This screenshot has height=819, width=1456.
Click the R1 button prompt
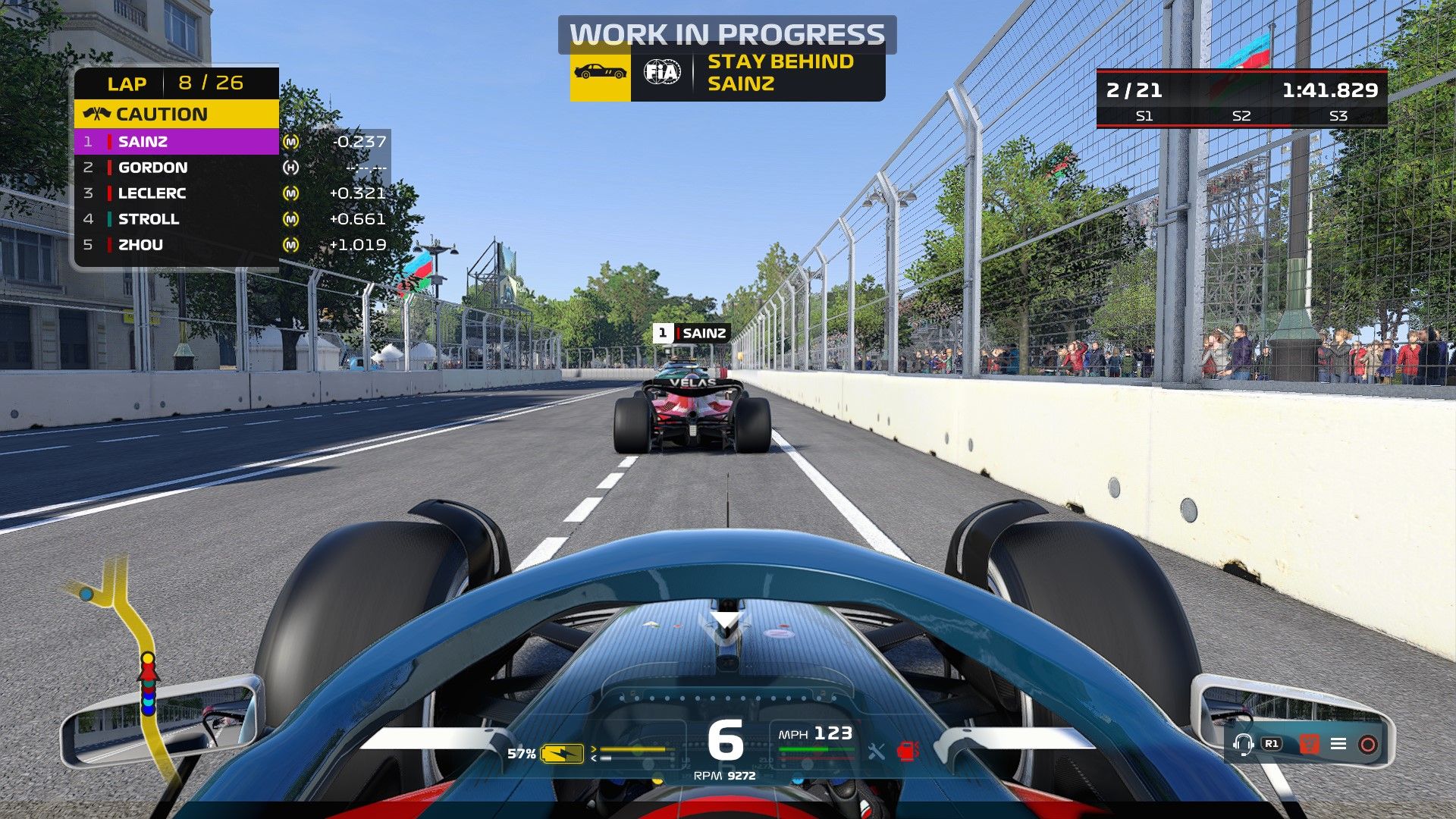(1272, 743)
